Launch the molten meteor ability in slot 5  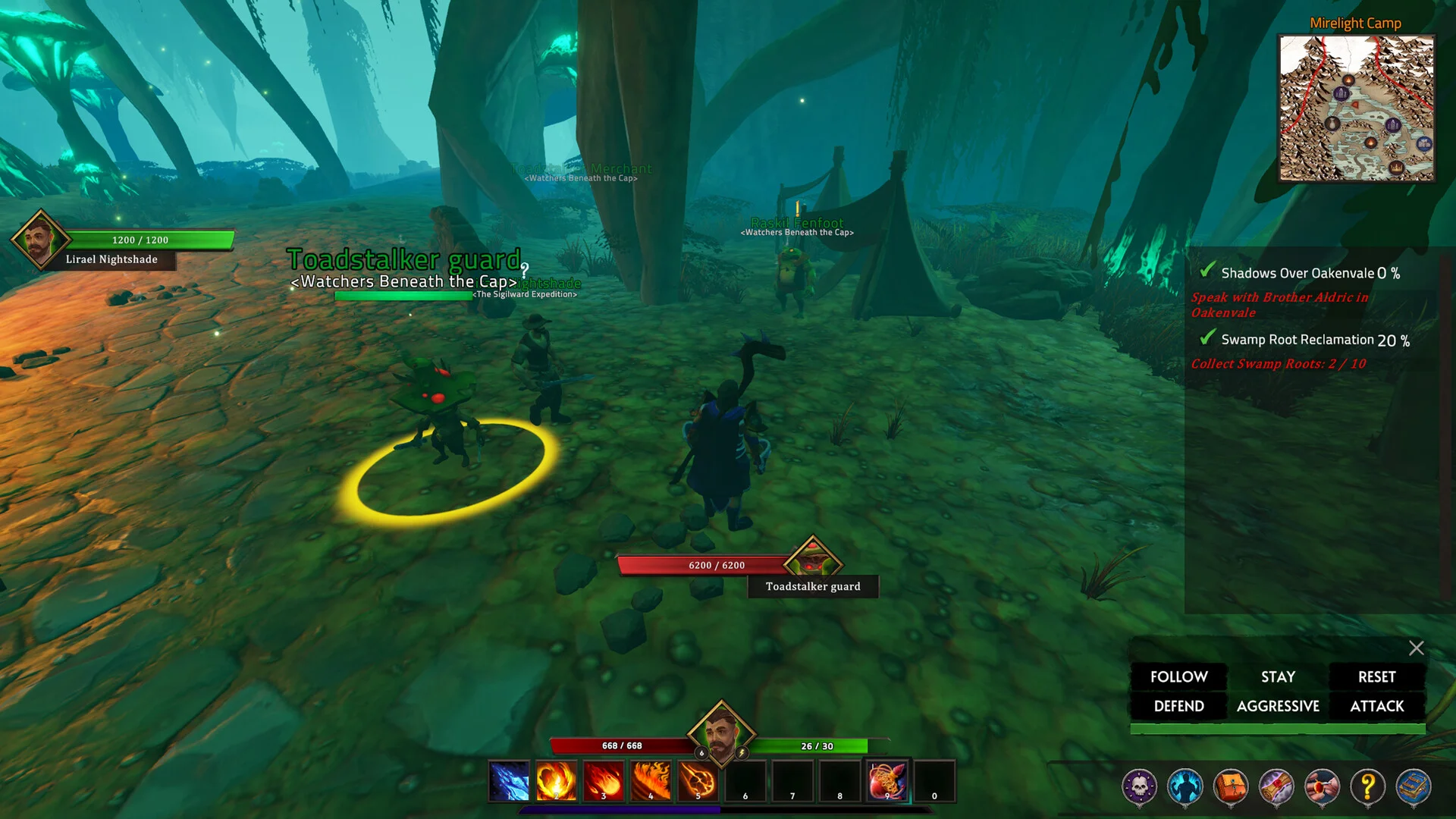[x=698, y=781]
